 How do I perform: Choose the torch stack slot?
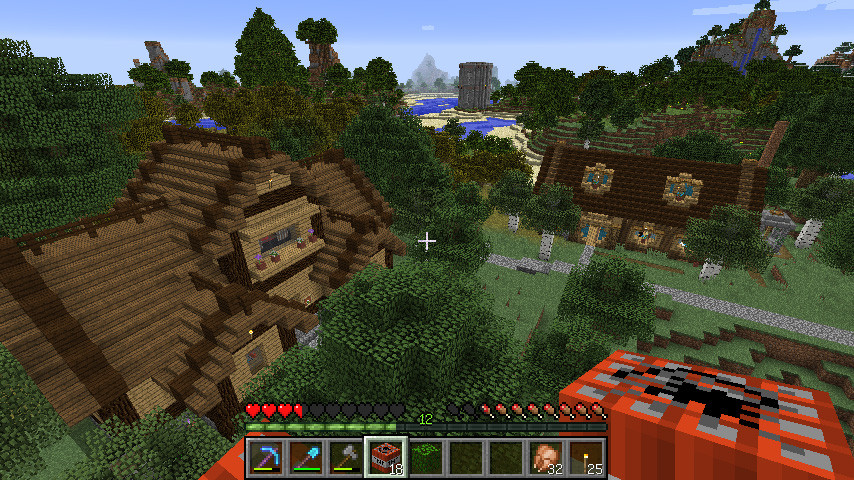click(x=586, y=458)
